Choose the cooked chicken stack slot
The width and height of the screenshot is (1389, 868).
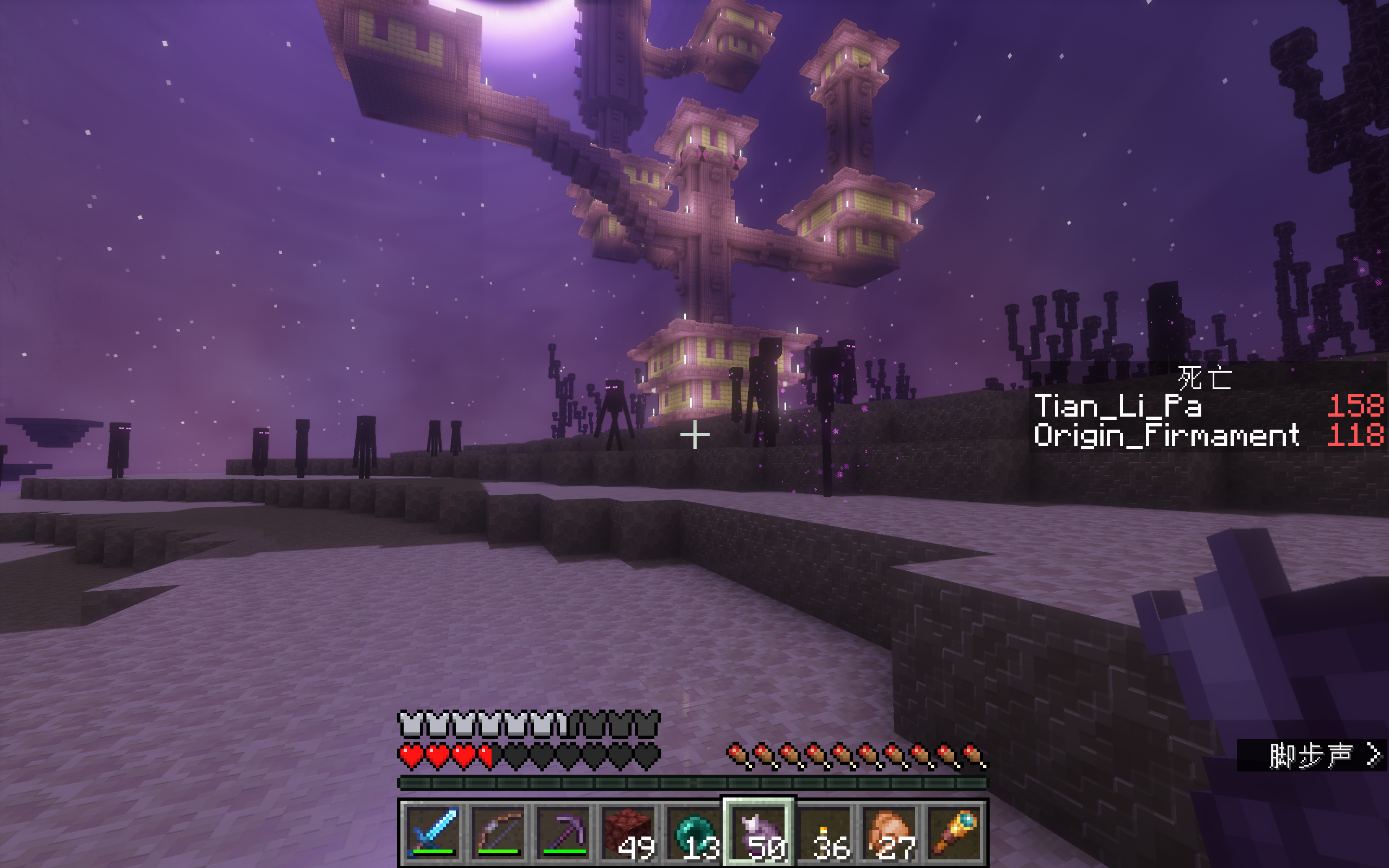pyautogui.click(x=890, y=832)
